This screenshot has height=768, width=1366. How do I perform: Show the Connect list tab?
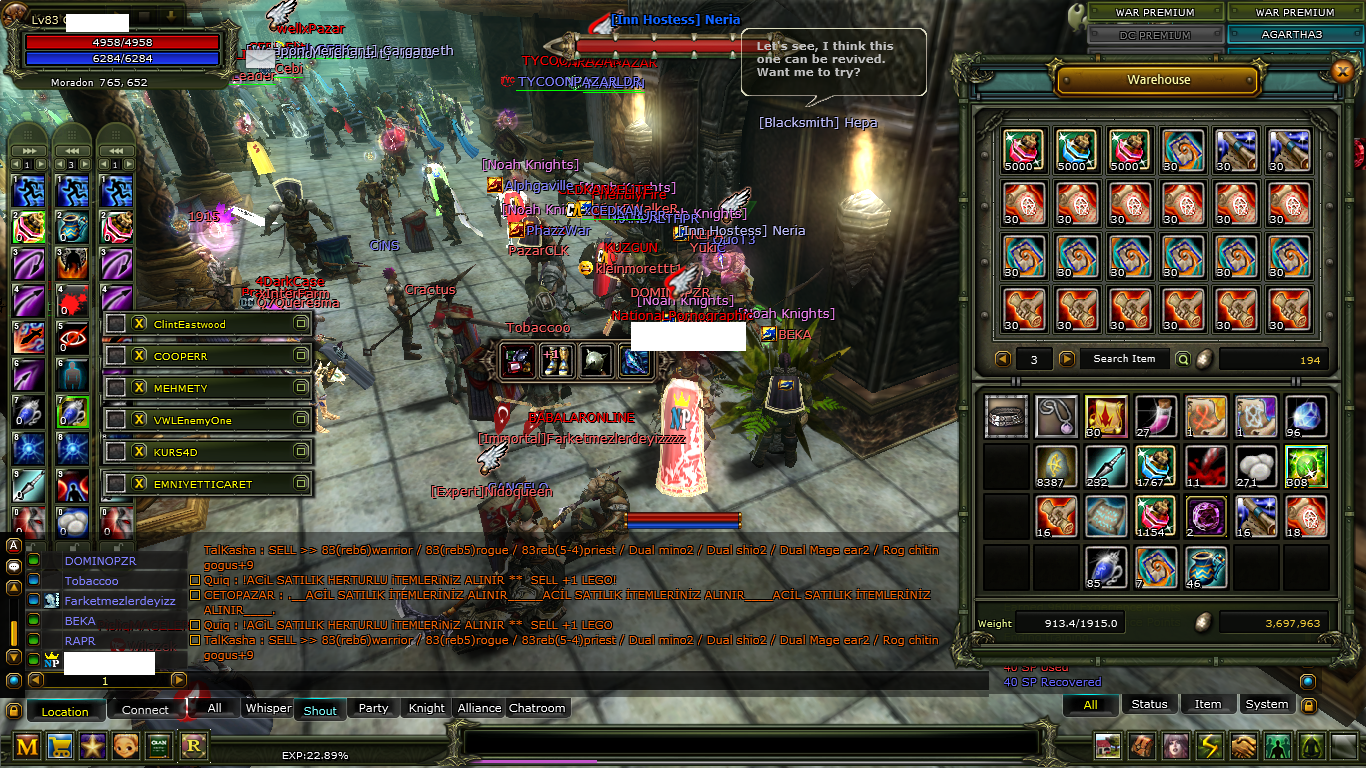point(146,710)
